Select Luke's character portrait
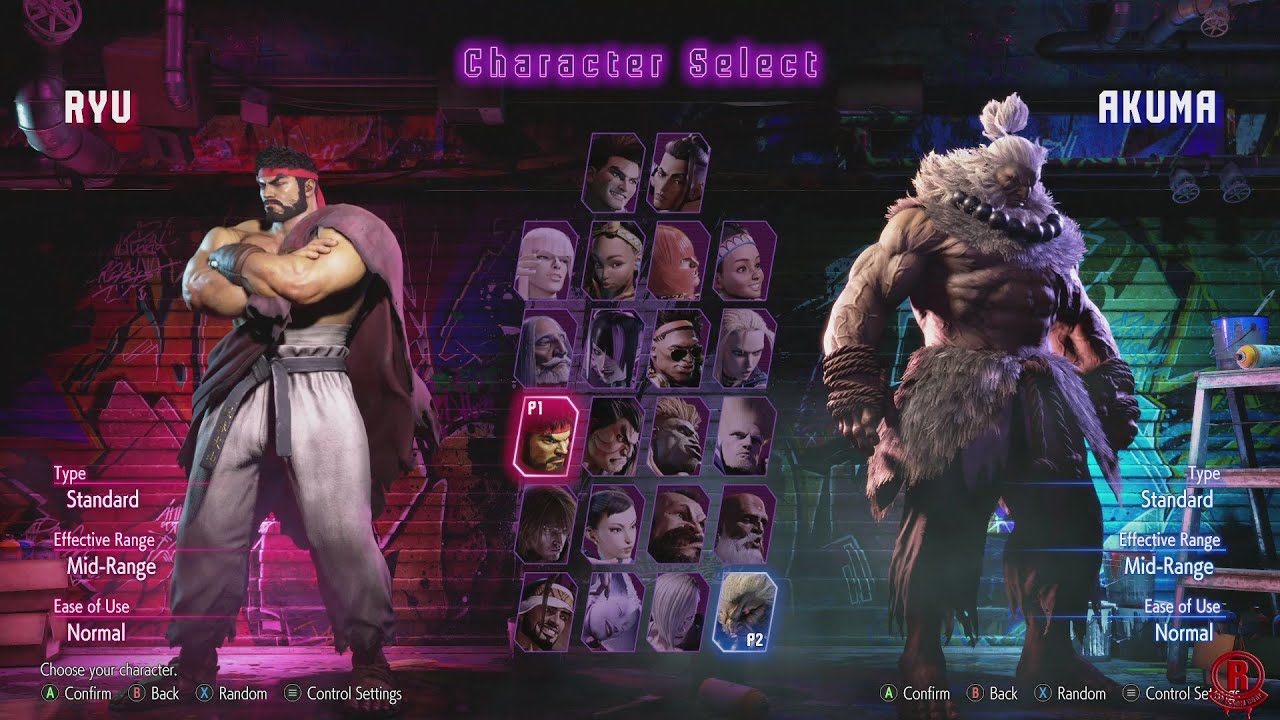The height and width of the screenshot is (720, 1280). [x=614, y=173]
